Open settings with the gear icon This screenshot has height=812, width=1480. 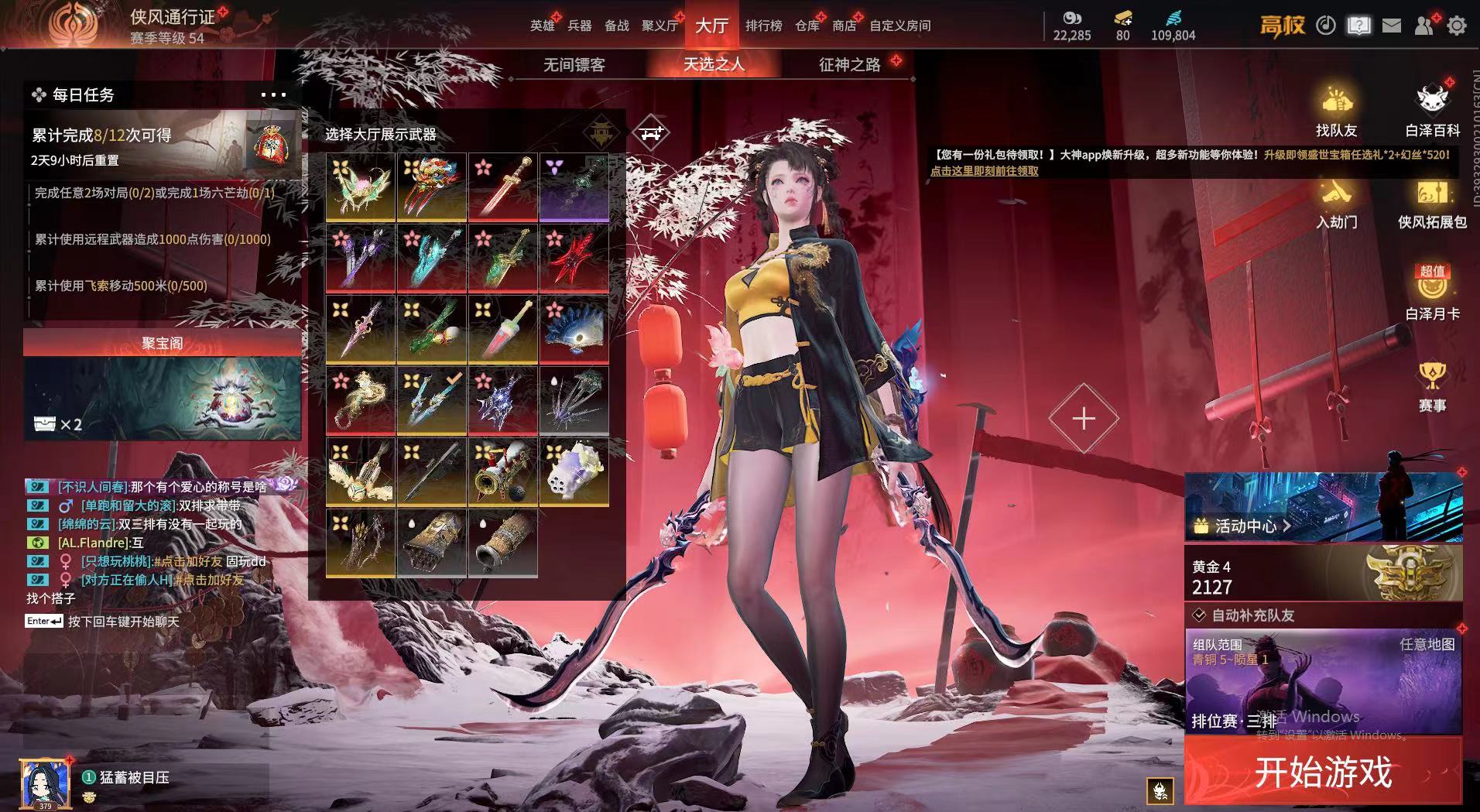pyautogui.click(x=1456, y=26)
